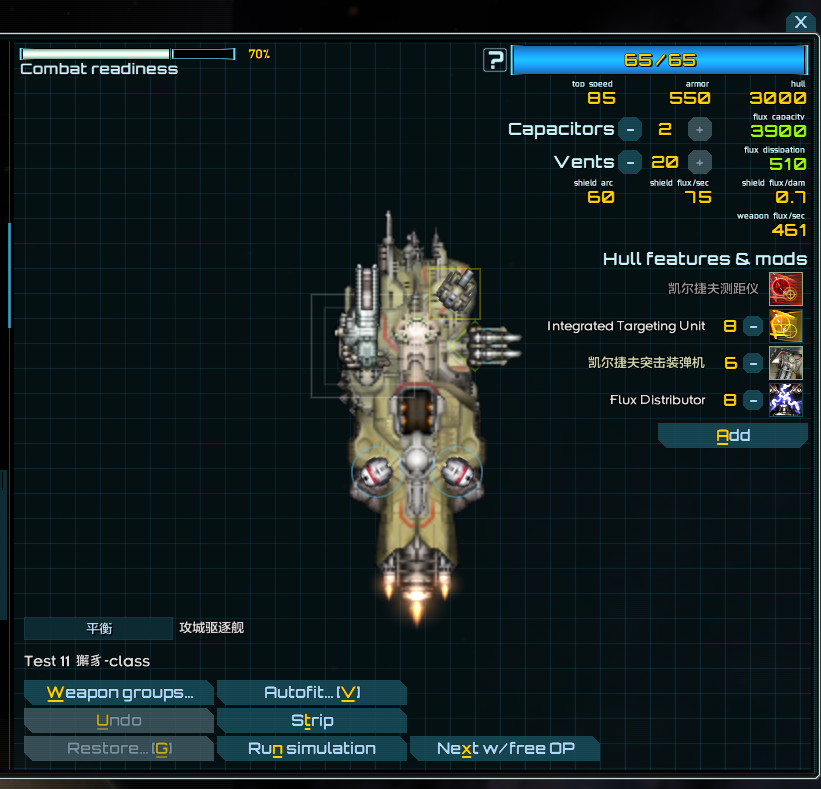Strip all weapons from the ship
The width and height of the screenshot is (821, 789).
[311, 721]
